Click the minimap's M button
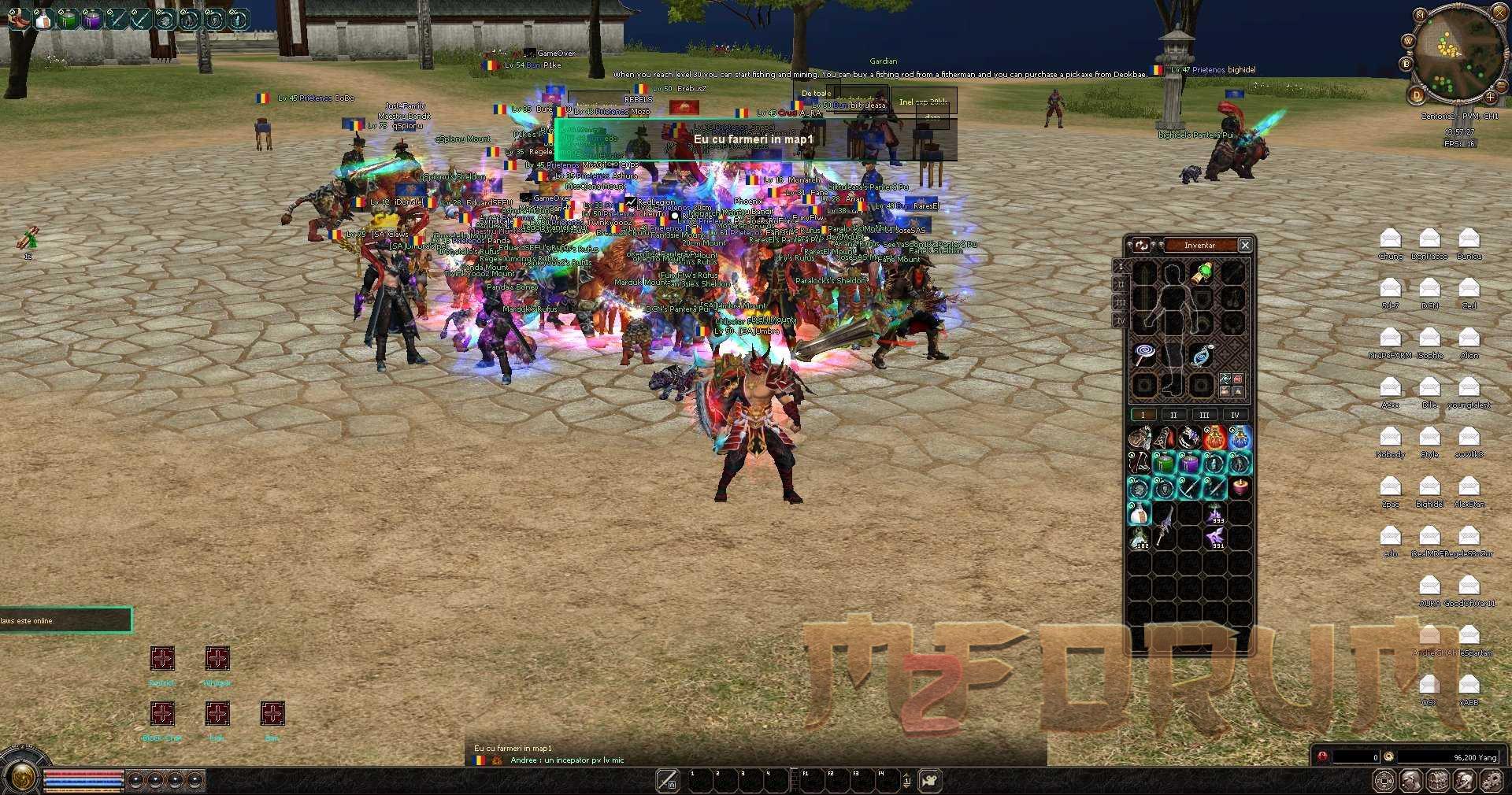Screen dimensions: 1512x795 [x=1420, y=15]
